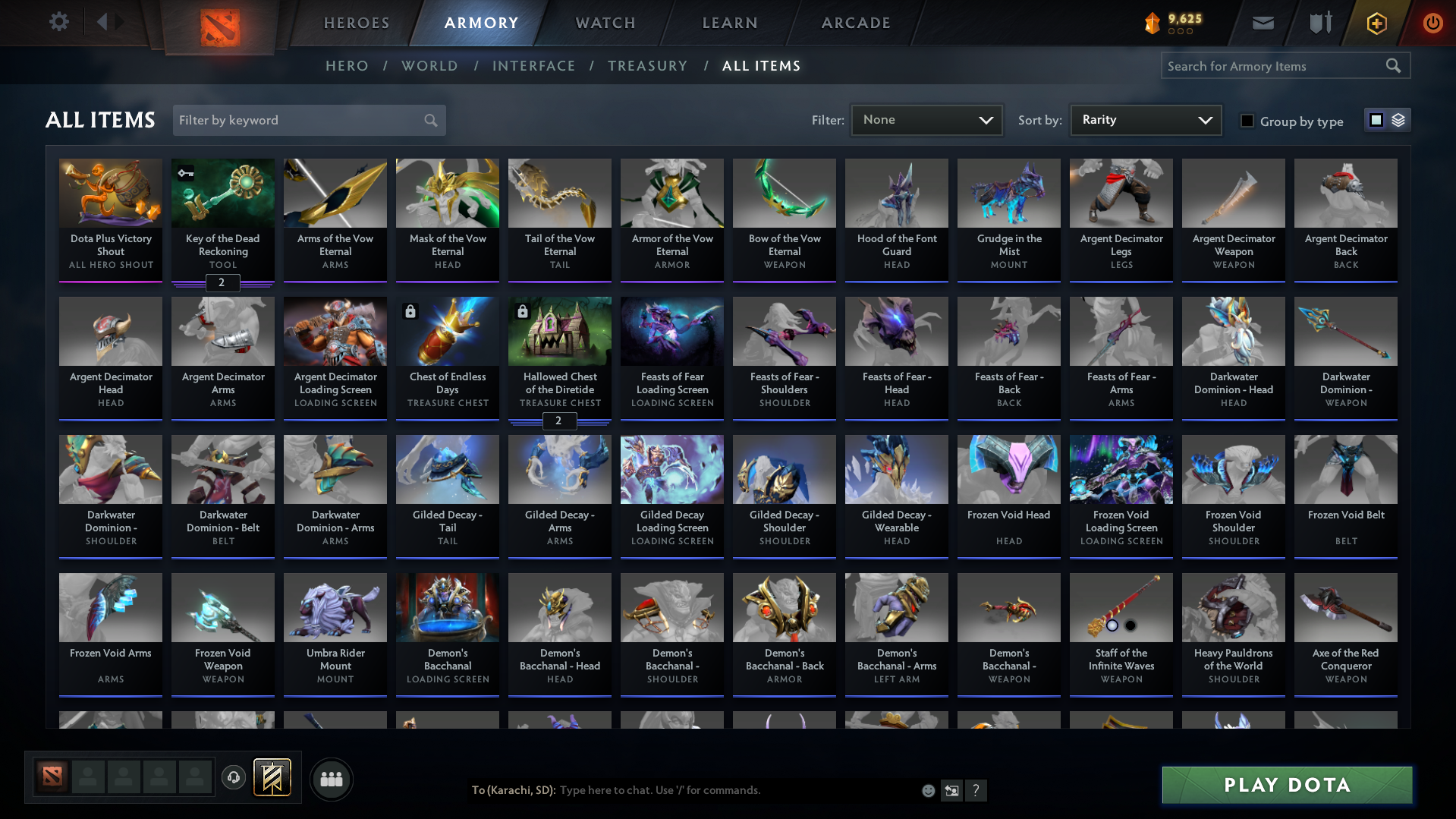Open Dota Plus via the gold hexagon icon

[x=1376, y=23]
